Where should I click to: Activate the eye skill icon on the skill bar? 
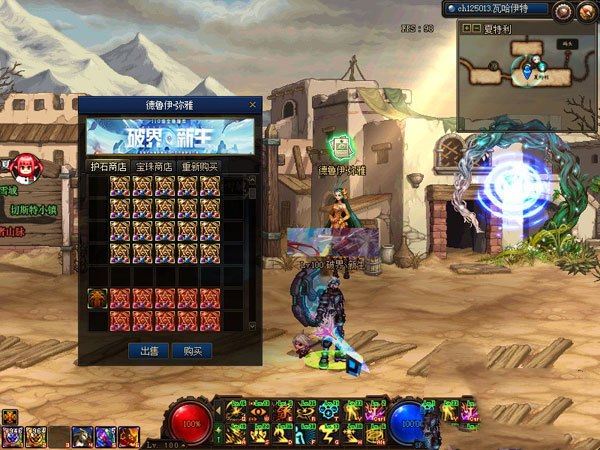259,412
